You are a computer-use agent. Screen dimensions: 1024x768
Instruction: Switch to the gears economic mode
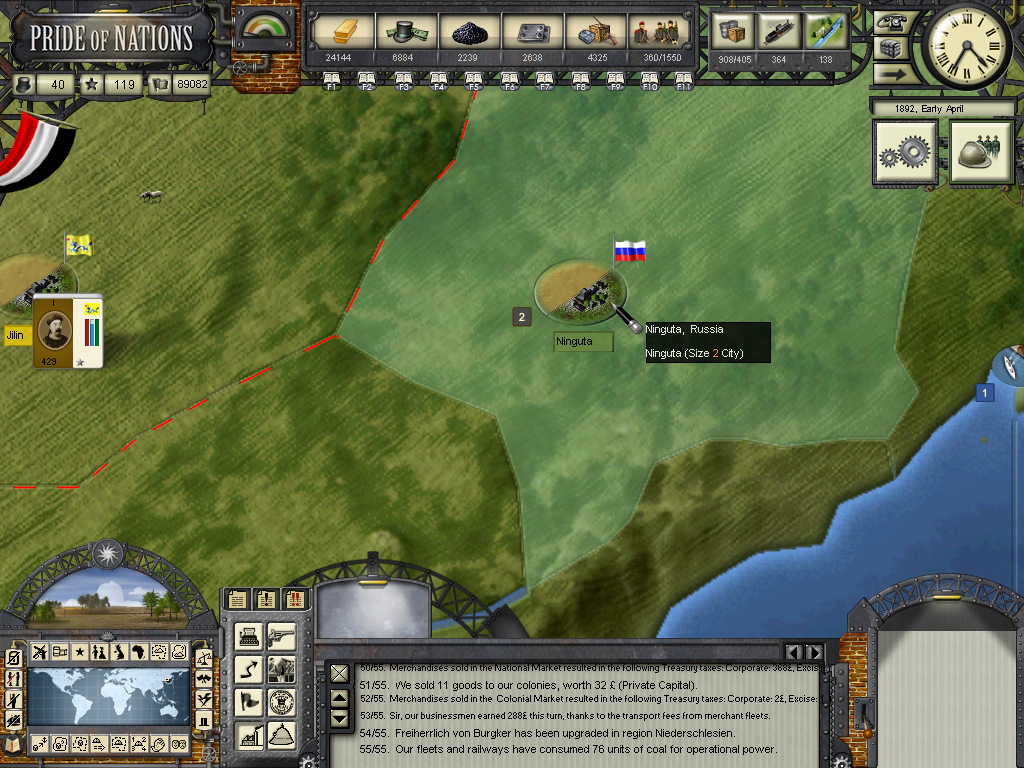pyautogui.click(x=905, y=153)
